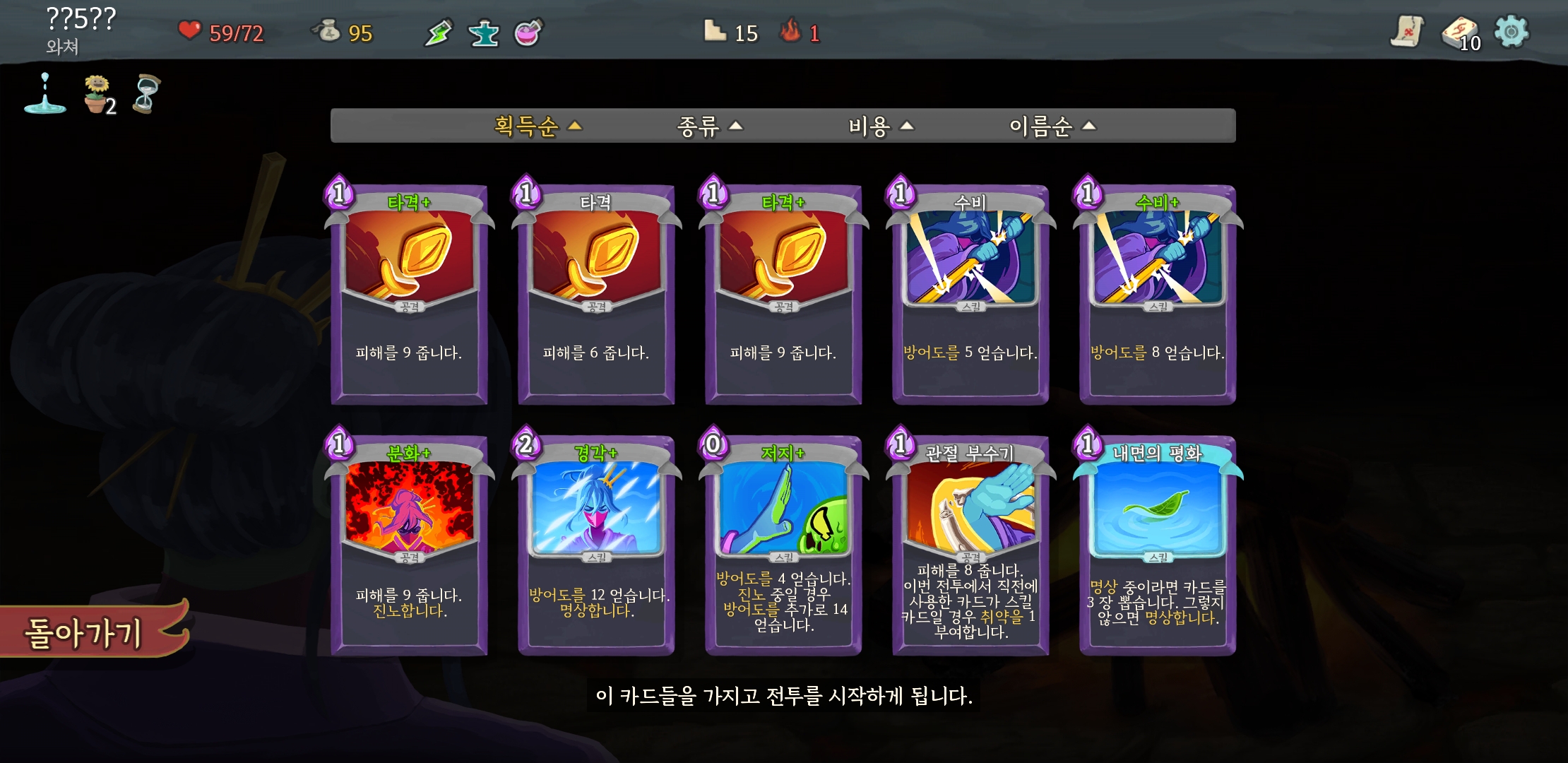Image resolution: width=1568 pixels, height=763 pixels.
Task: Close the deck view via deck icon
Action: pos(1459,32)
